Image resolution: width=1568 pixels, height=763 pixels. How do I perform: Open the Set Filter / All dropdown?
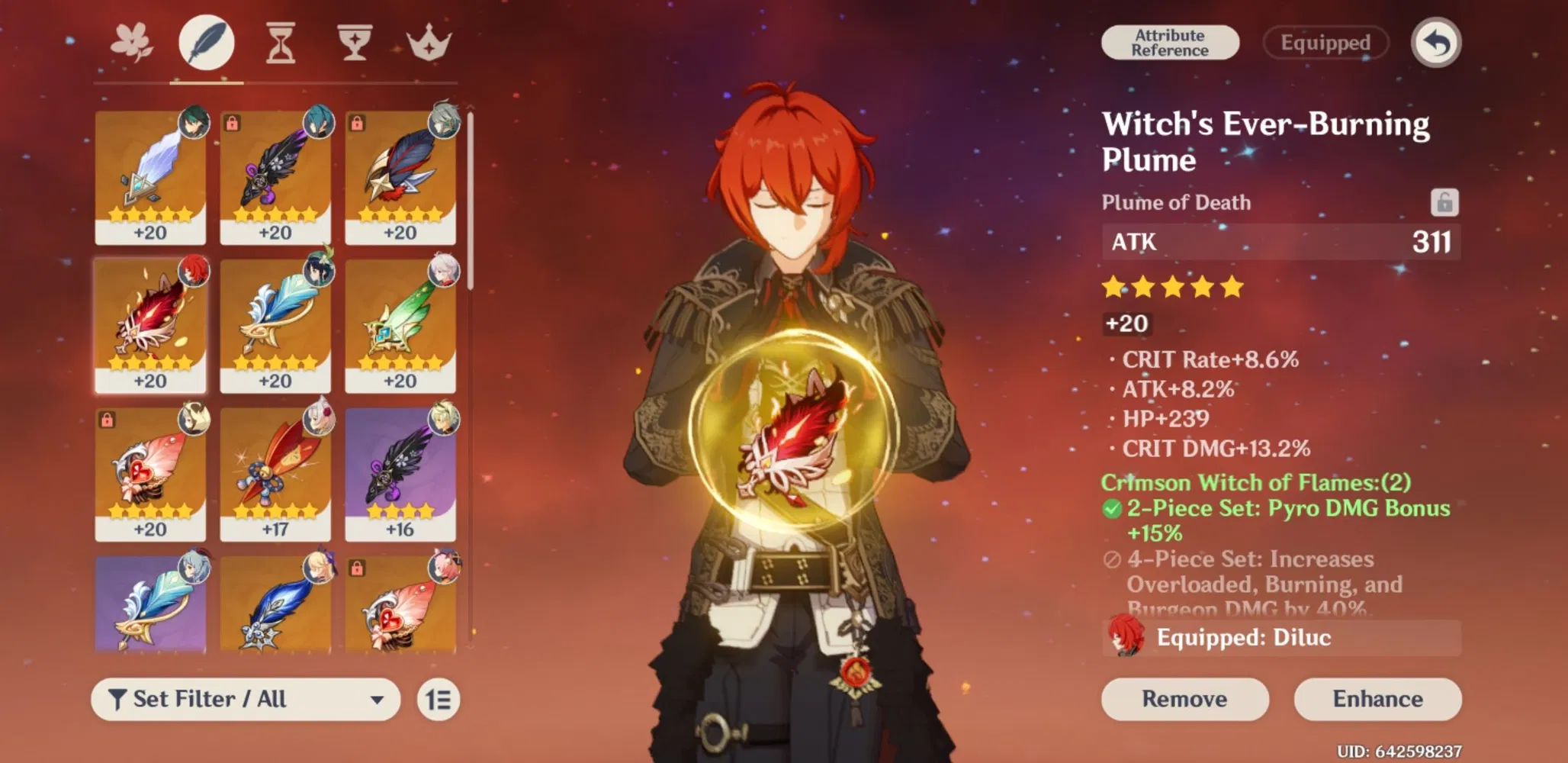pos(244,699)
